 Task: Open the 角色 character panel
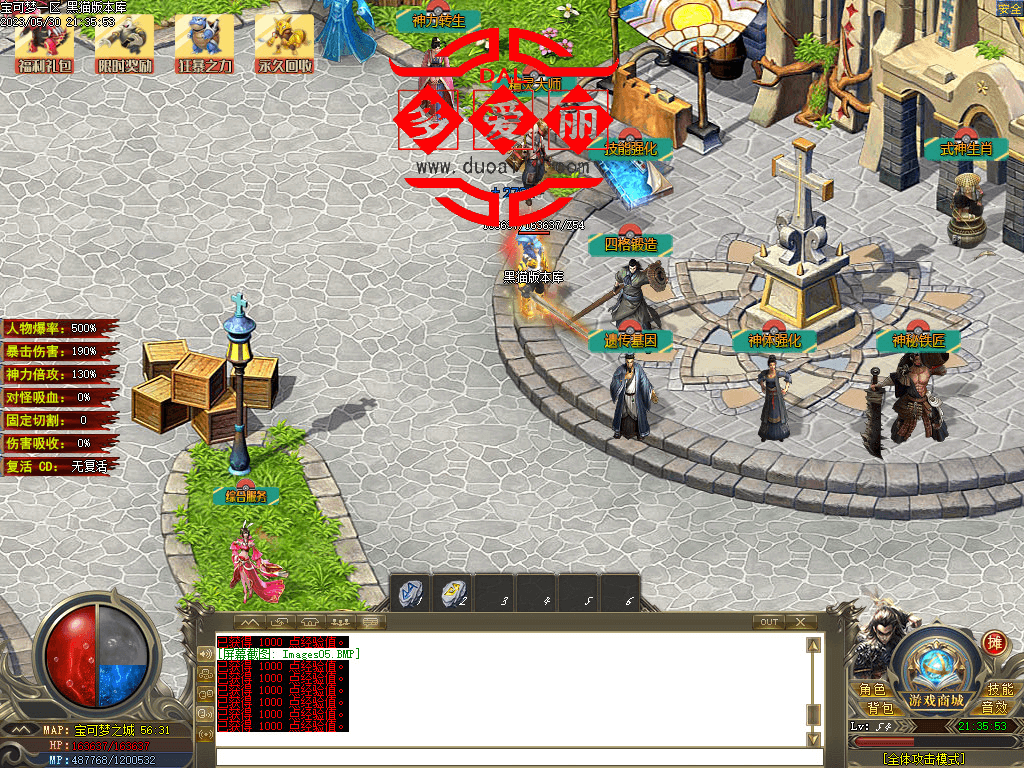point(872,690)
